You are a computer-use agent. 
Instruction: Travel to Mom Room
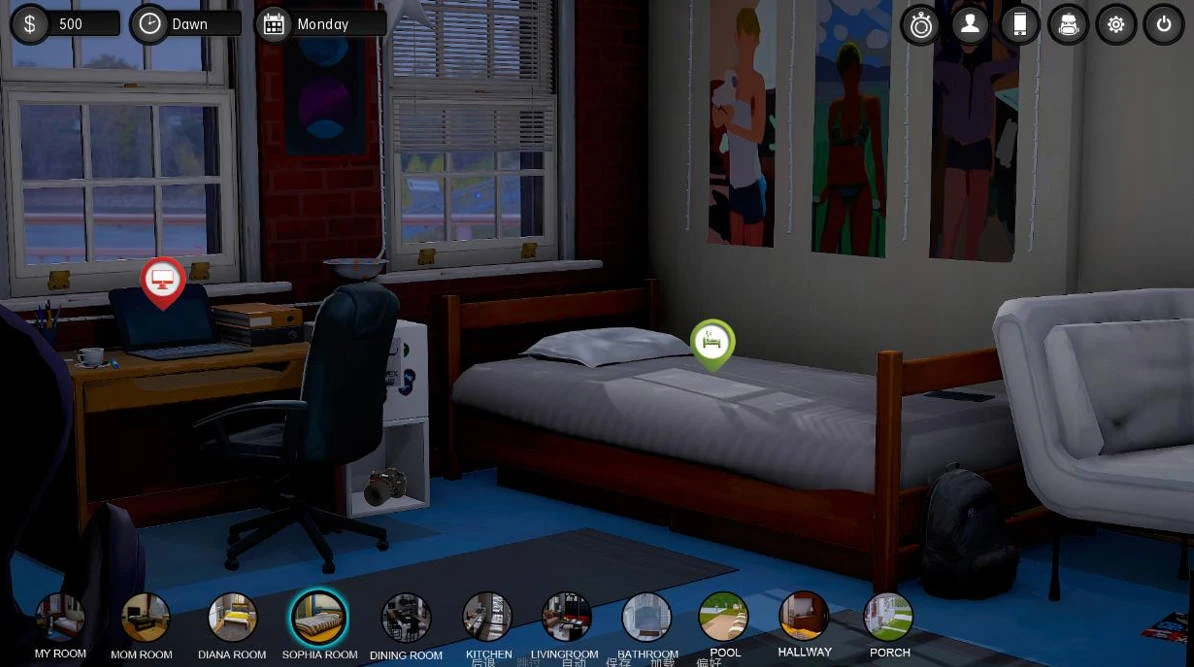pos(145,618)
